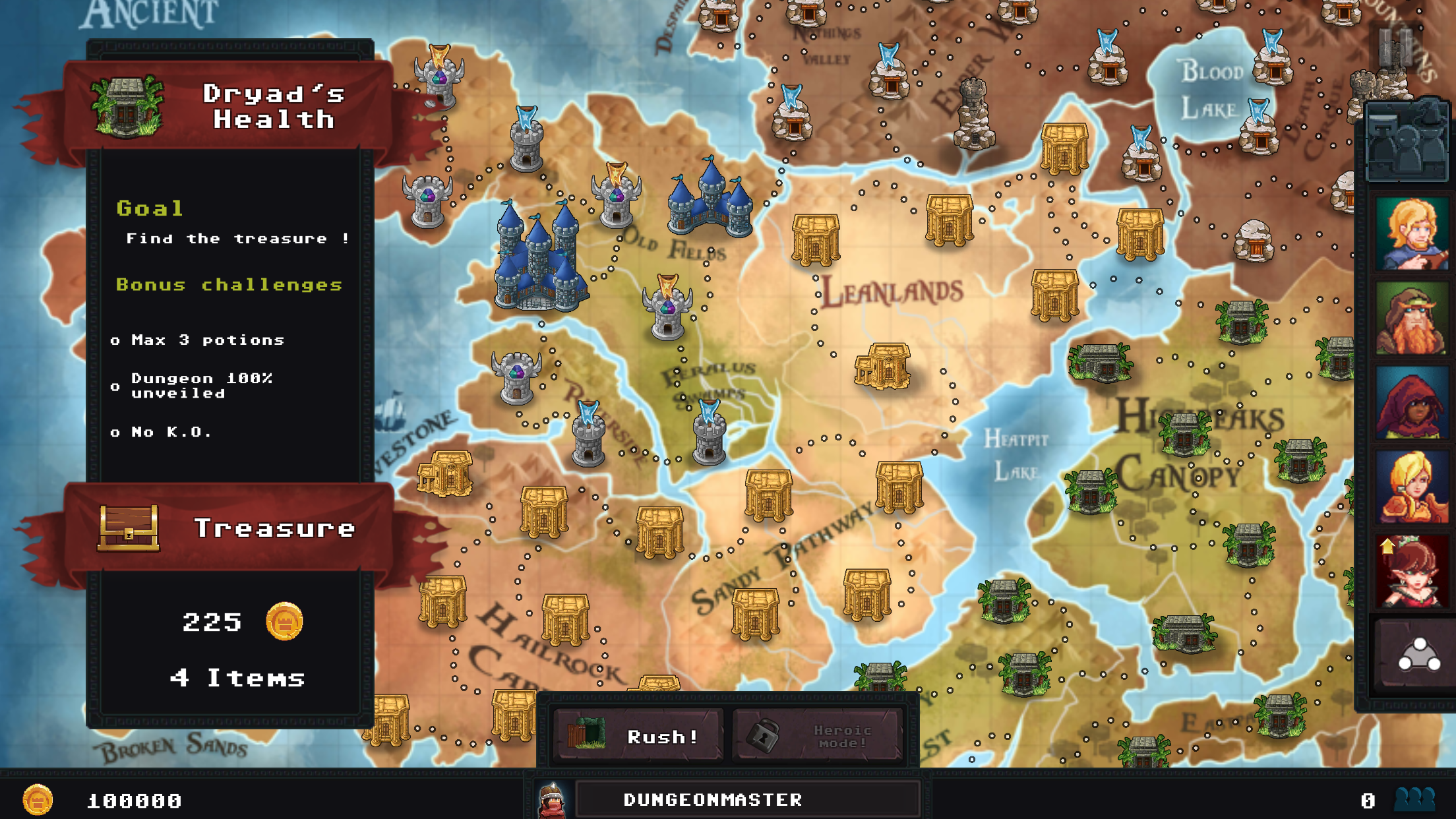The width and height of the screenshot is (1456, 819).
Task: Select the blonde armored woman hero portrait
Action: pos(1412,488)
